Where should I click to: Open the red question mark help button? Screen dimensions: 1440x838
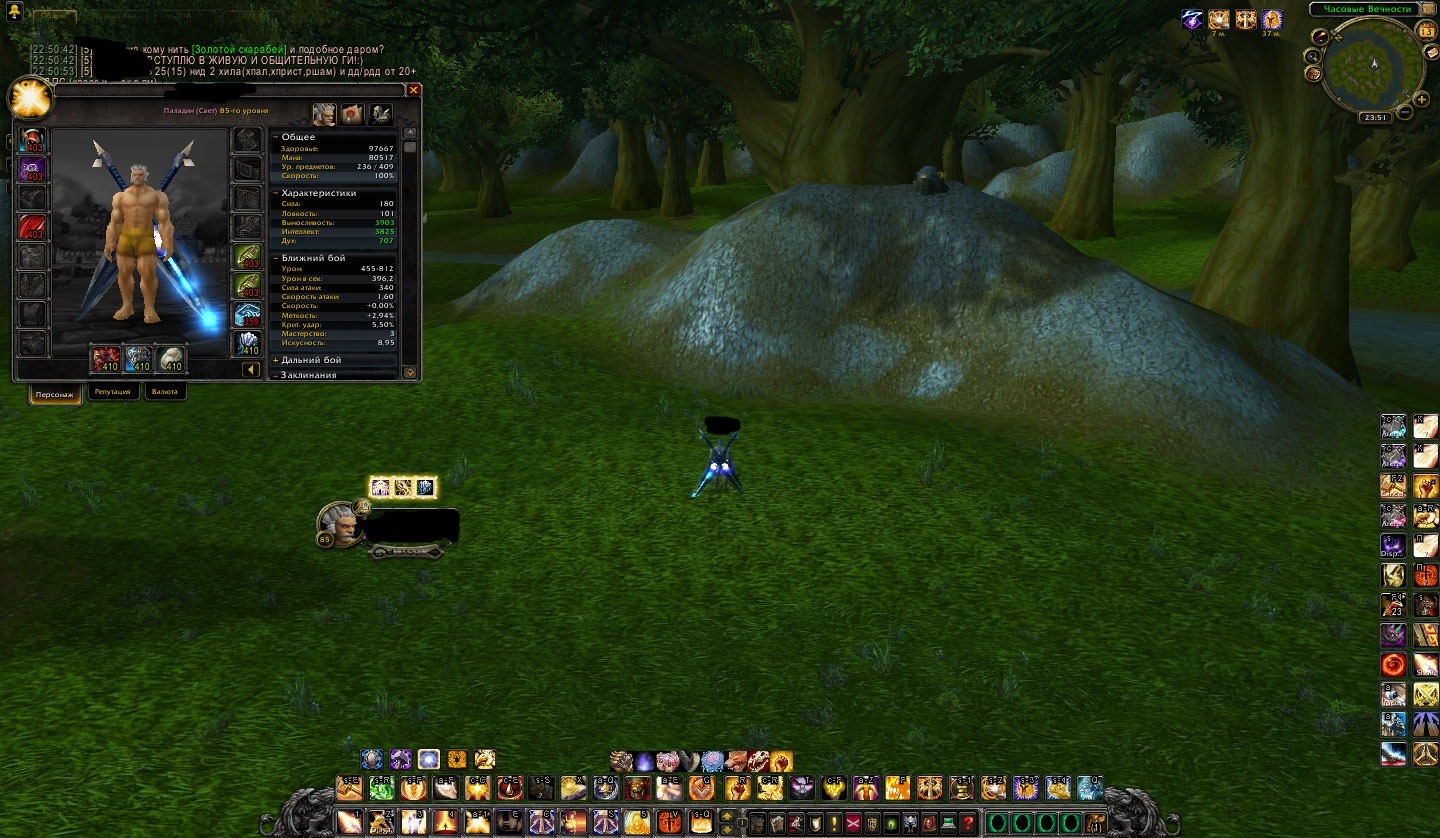(x=967, y=824)
